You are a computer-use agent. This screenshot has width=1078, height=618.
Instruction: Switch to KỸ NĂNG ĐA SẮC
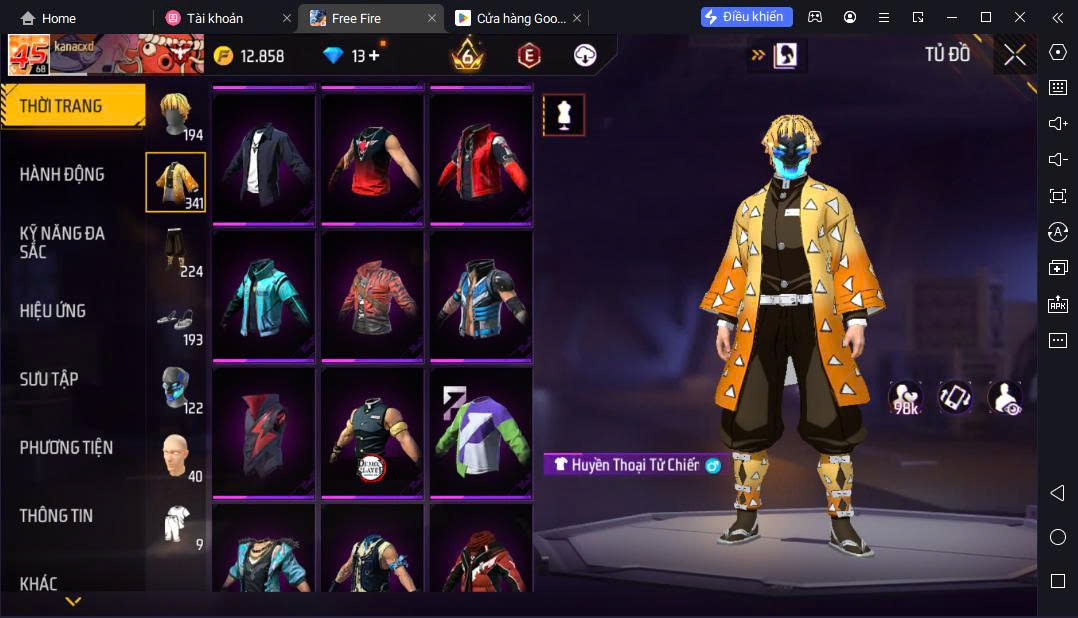click(62, 242)
